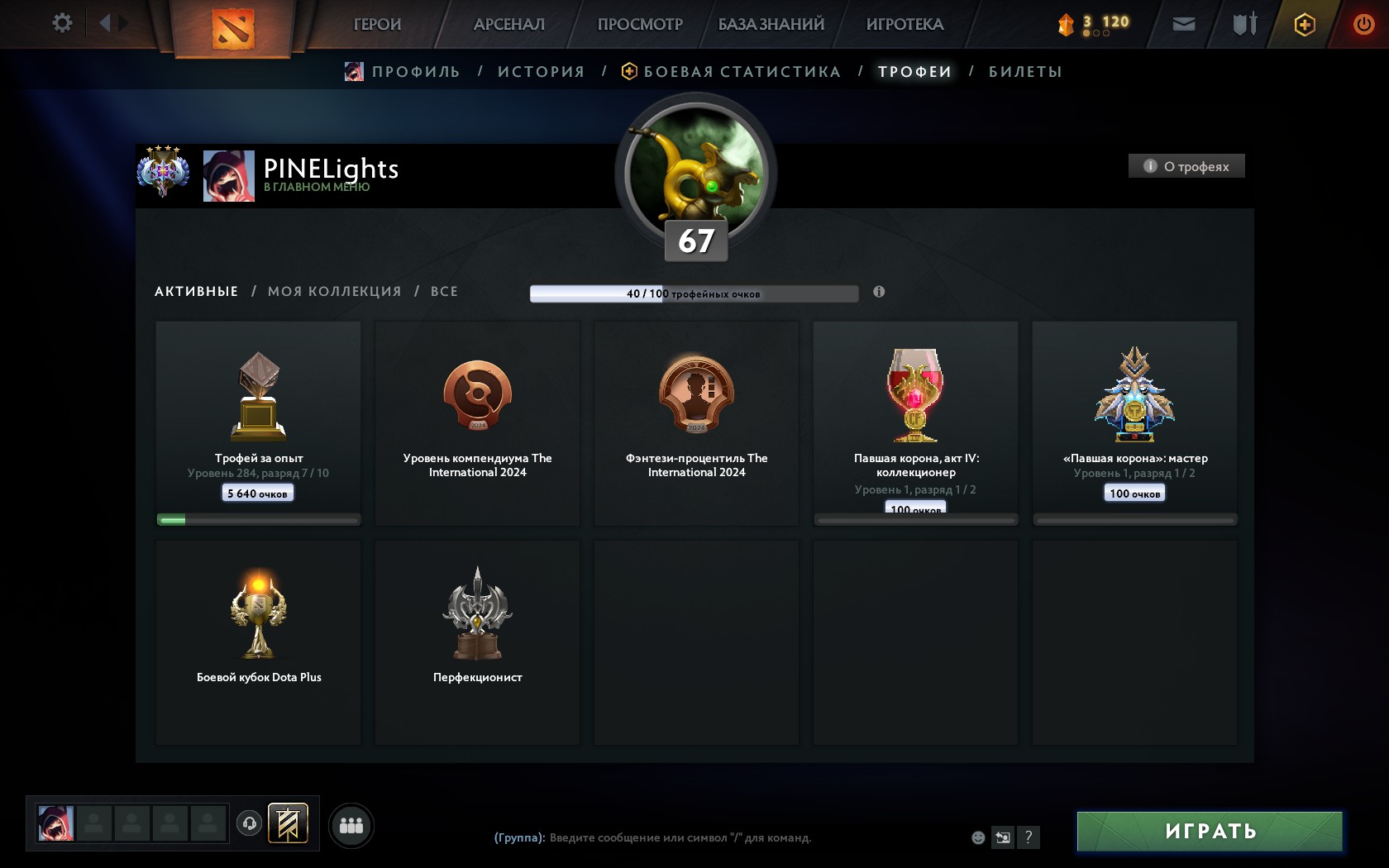Click the group chat message input field
Image resolution: width=1389 pixels, height=868 pixels.
click(680, 837)
